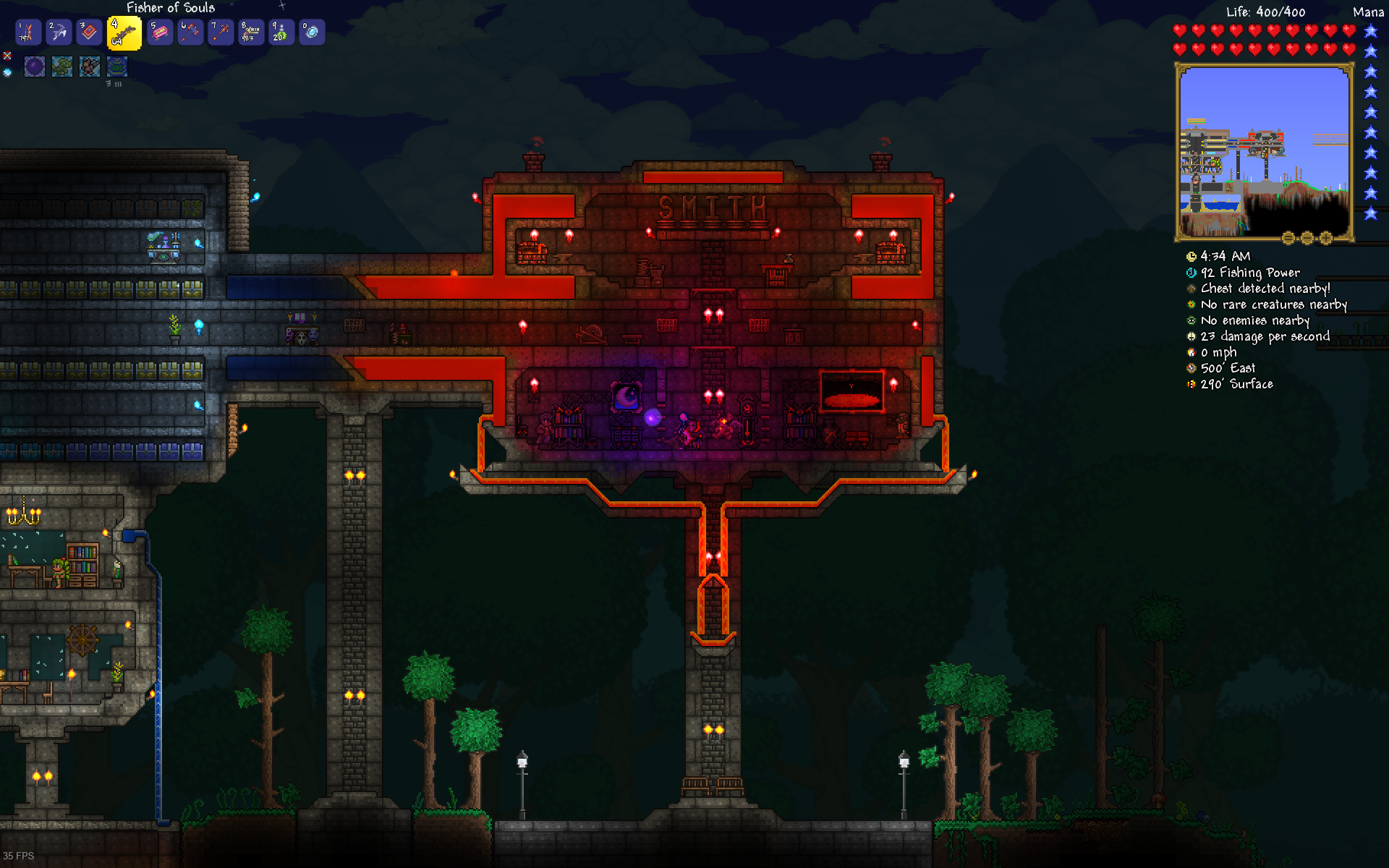Viewport: 1389px width, 868px height.
Task: Click the player marker on the minimap
Action: (x=1264, y=155)
